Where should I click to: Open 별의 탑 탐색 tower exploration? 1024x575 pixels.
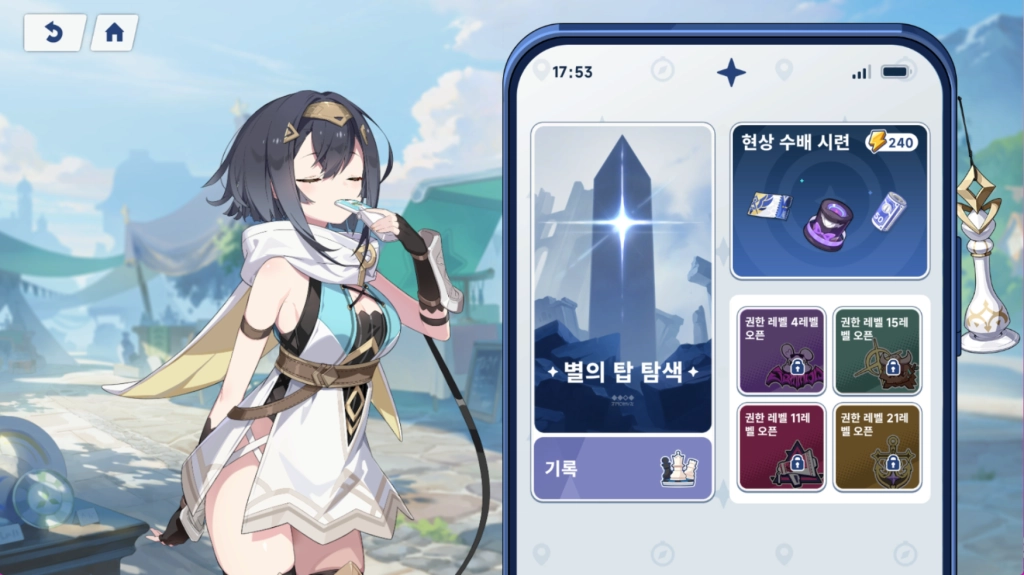pyautogui.click(x=622, y=278)
